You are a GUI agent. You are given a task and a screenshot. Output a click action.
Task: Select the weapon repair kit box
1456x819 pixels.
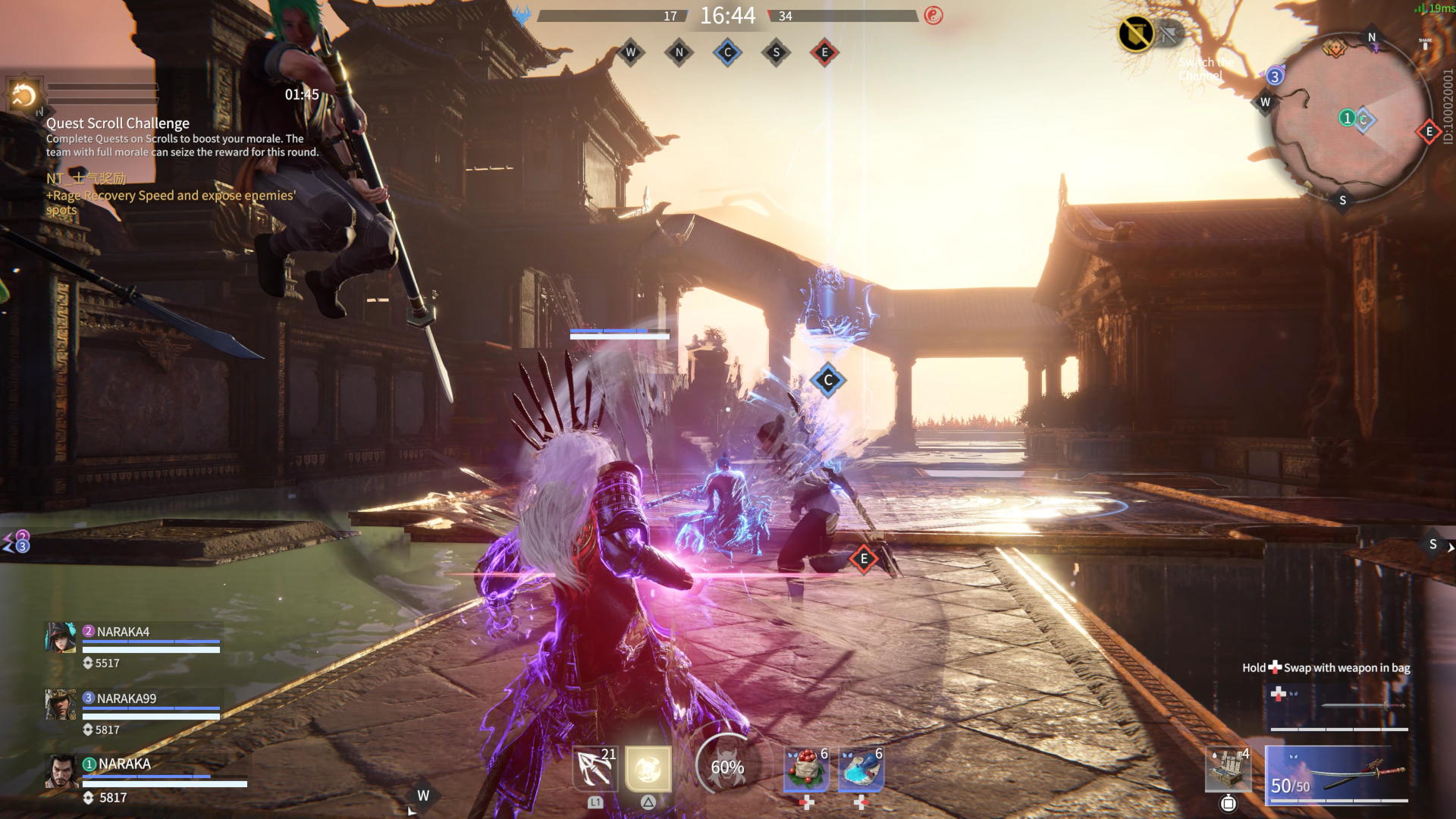1228,770
